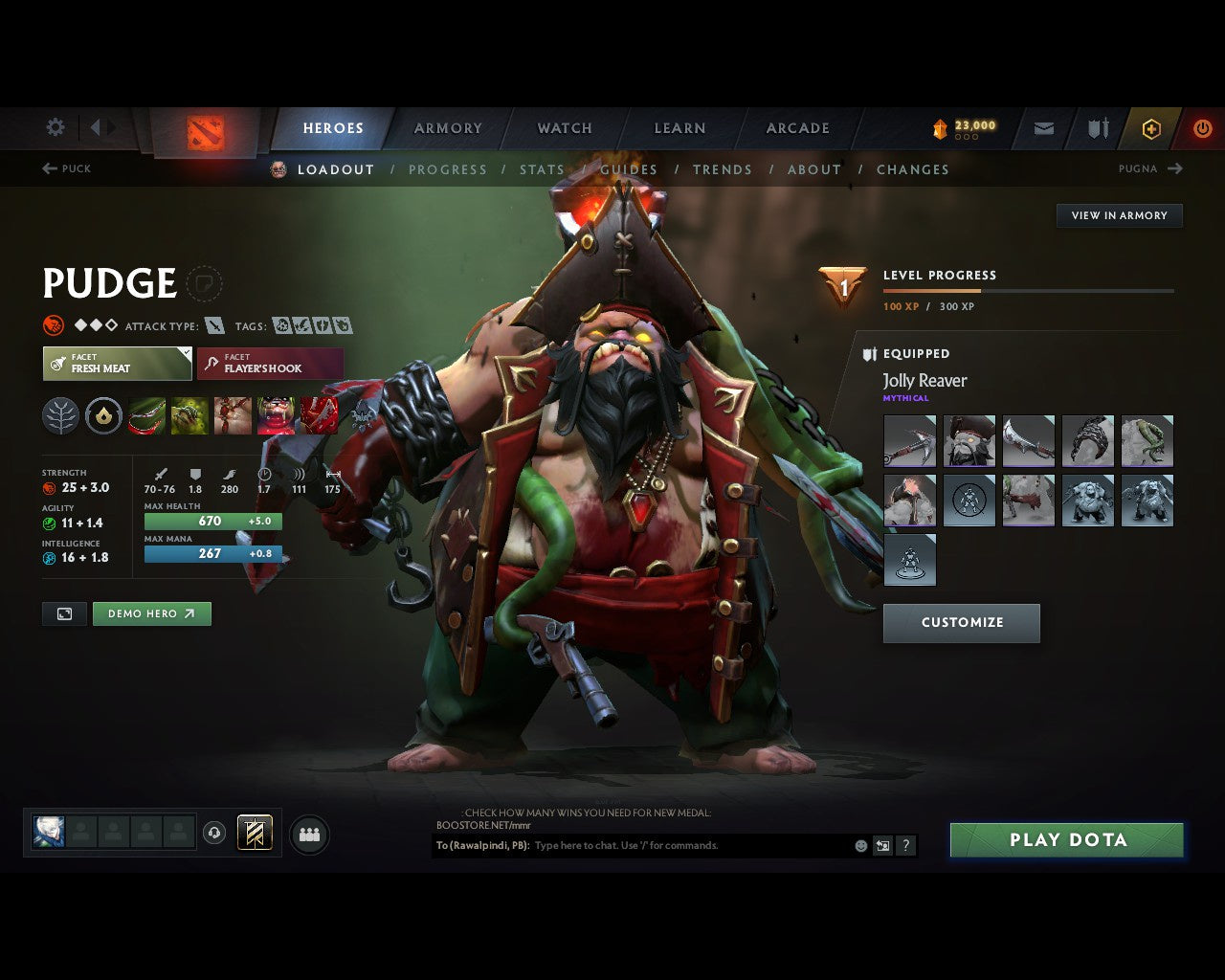Click the PLAY DOTA button

(1066, 839)
